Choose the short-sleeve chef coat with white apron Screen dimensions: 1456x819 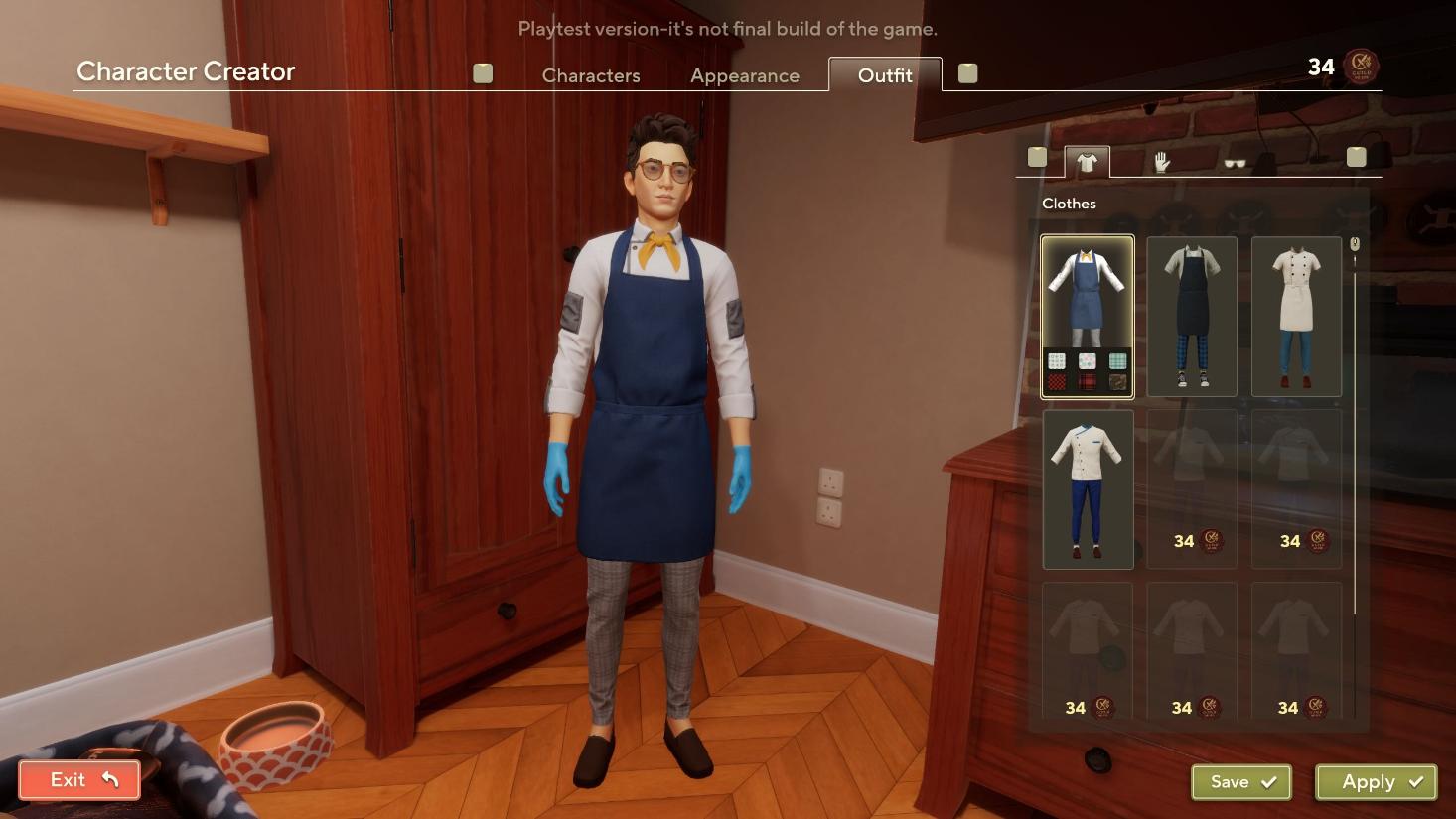click(1296, 317)
